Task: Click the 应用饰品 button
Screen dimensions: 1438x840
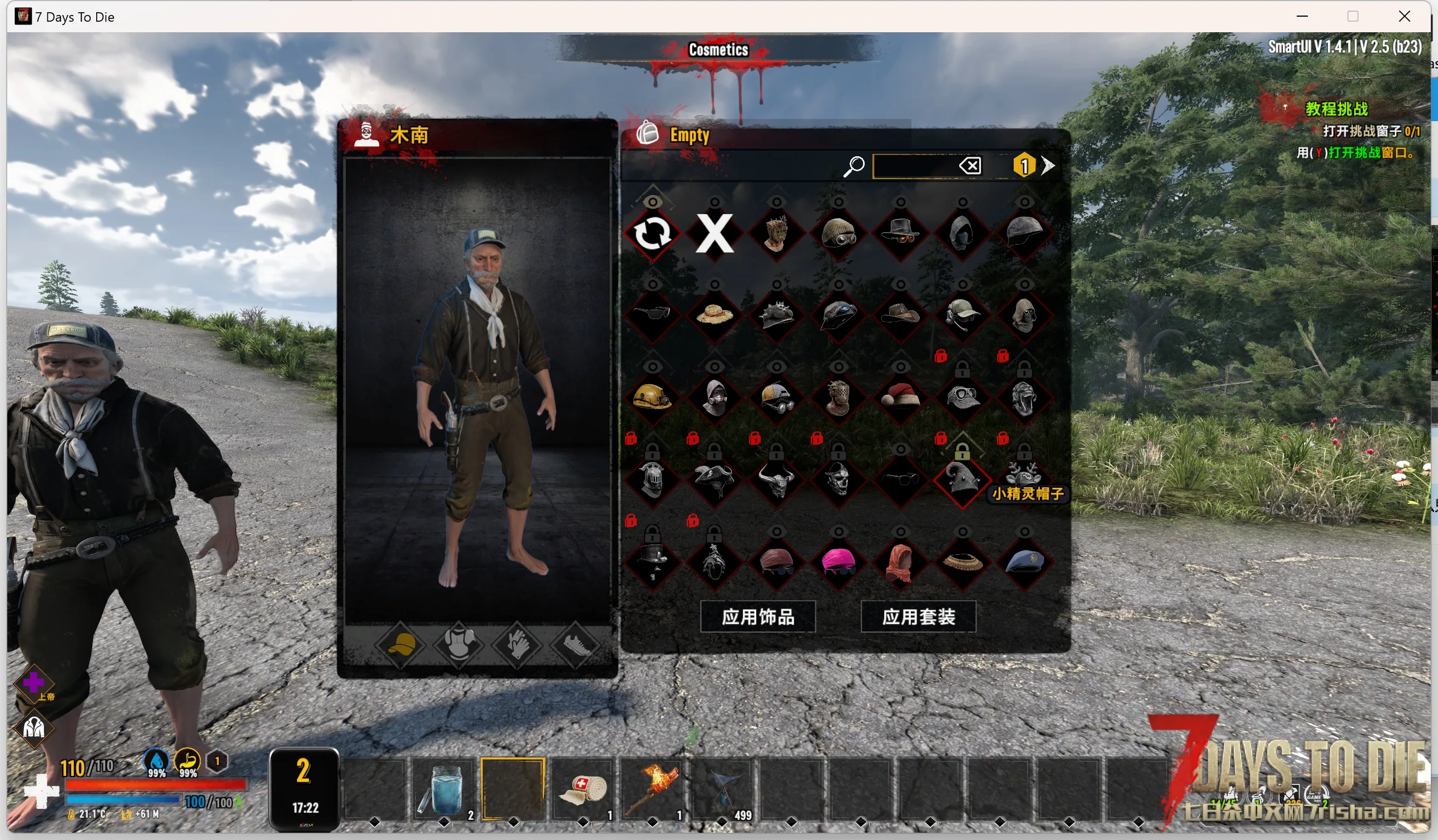Action: [757, 617]
